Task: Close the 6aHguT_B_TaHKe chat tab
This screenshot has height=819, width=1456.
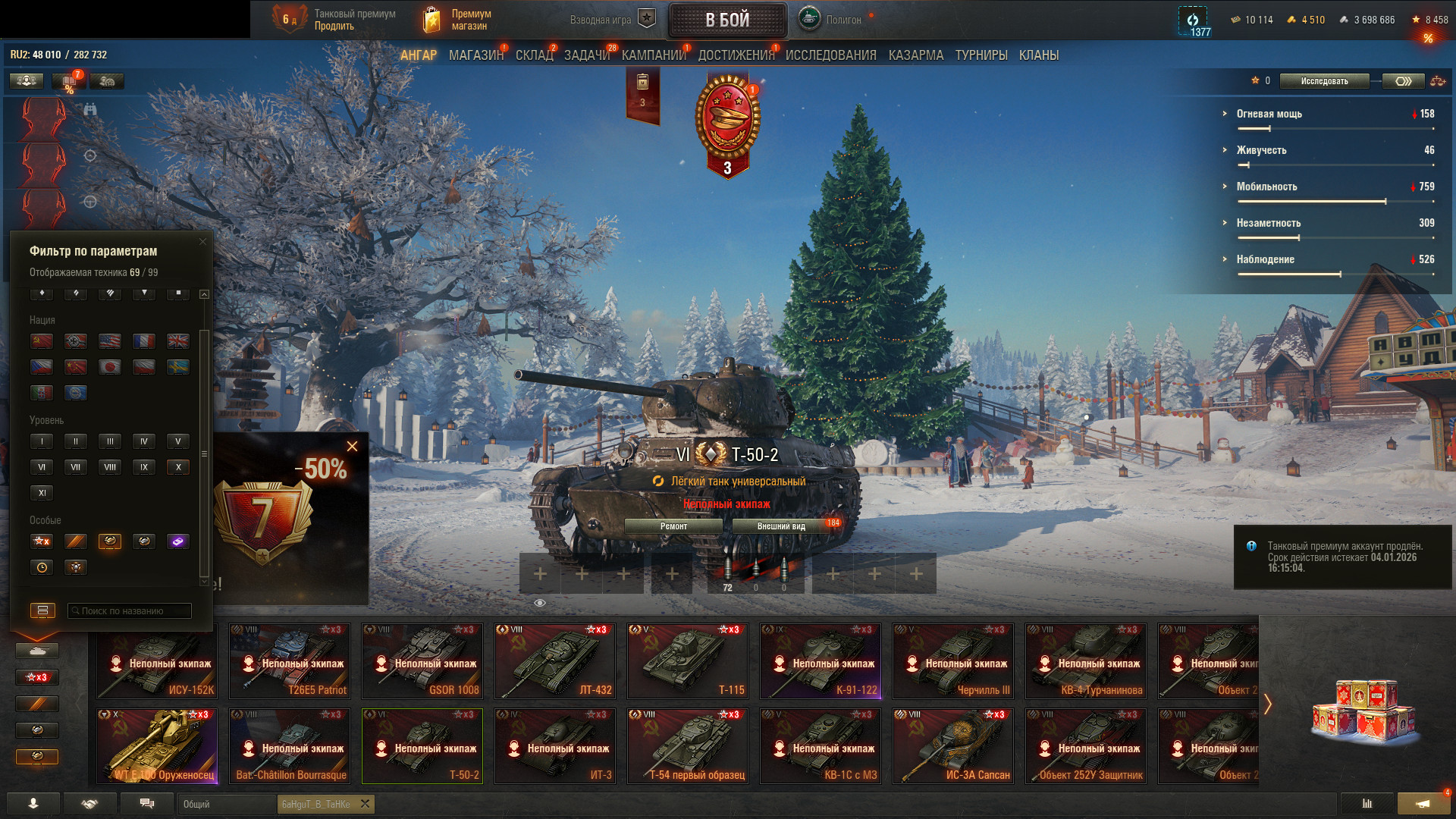Action: (x=365, y=804)
